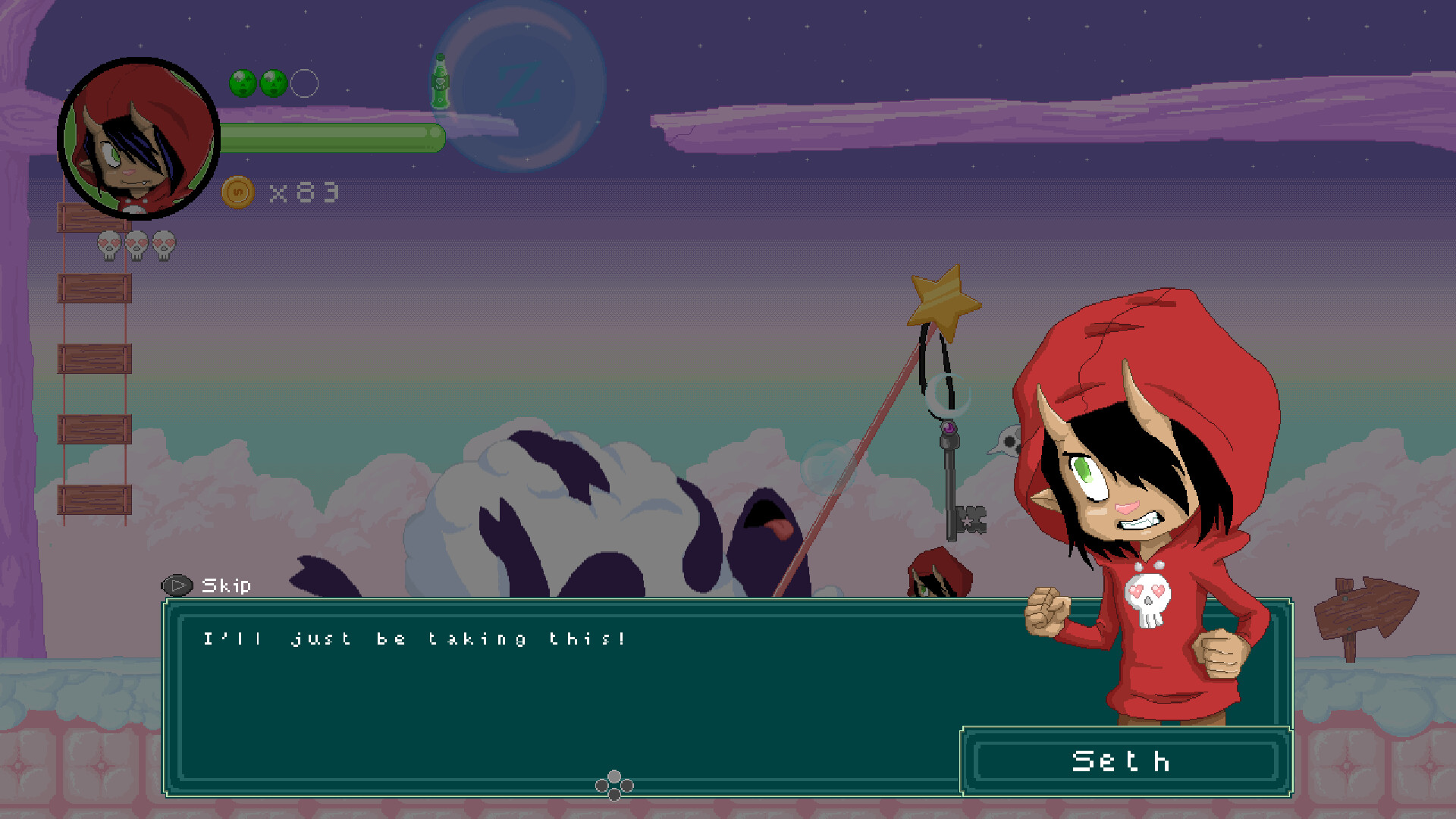Select the green soda bottle pickup
The width and height of the screenshot is (1456, 819).
441,81
